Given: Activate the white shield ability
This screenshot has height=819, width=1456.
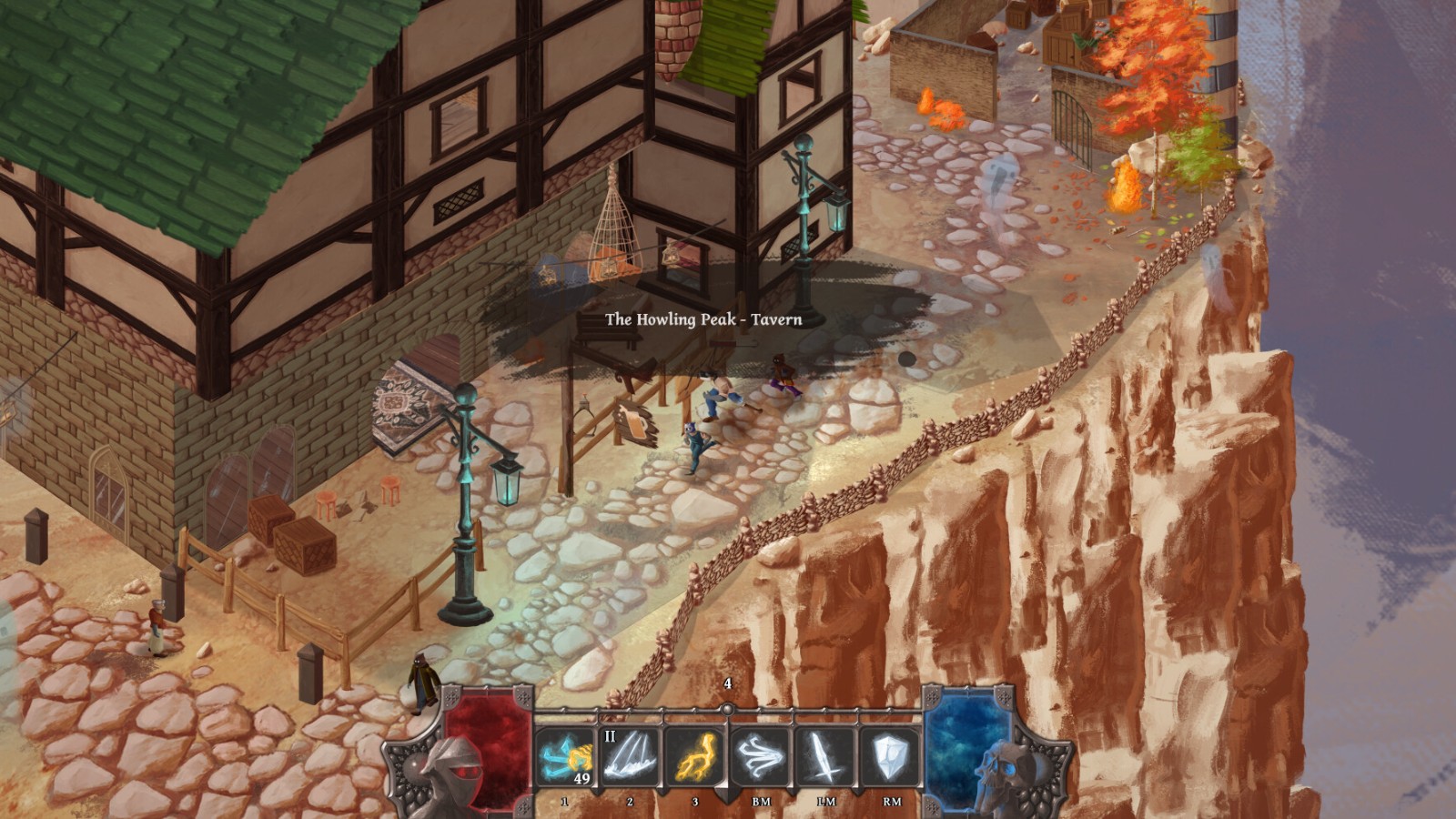Looking at the screenshot, I should 891,757.
